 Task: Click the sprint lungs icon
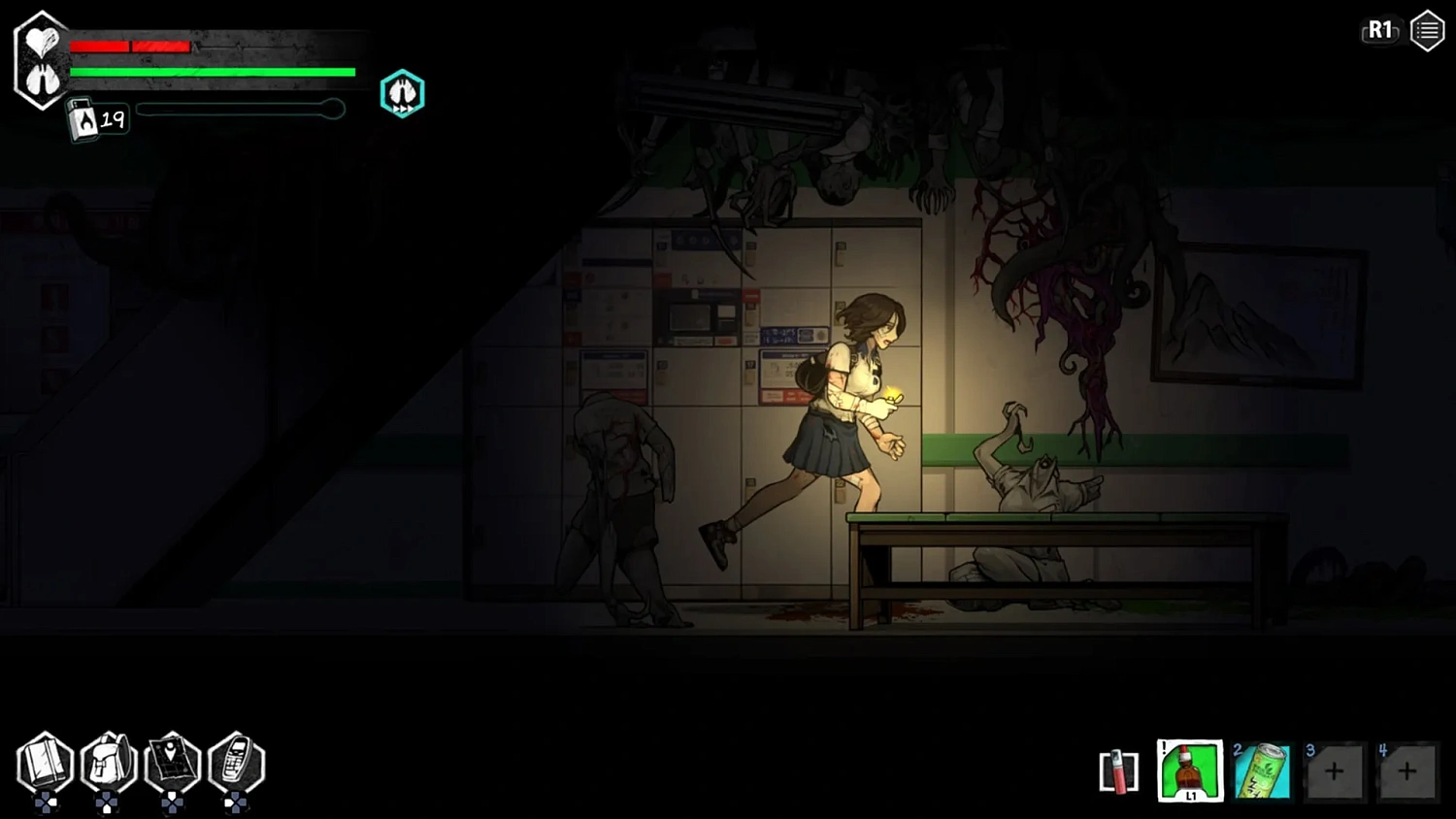(402, 92)
